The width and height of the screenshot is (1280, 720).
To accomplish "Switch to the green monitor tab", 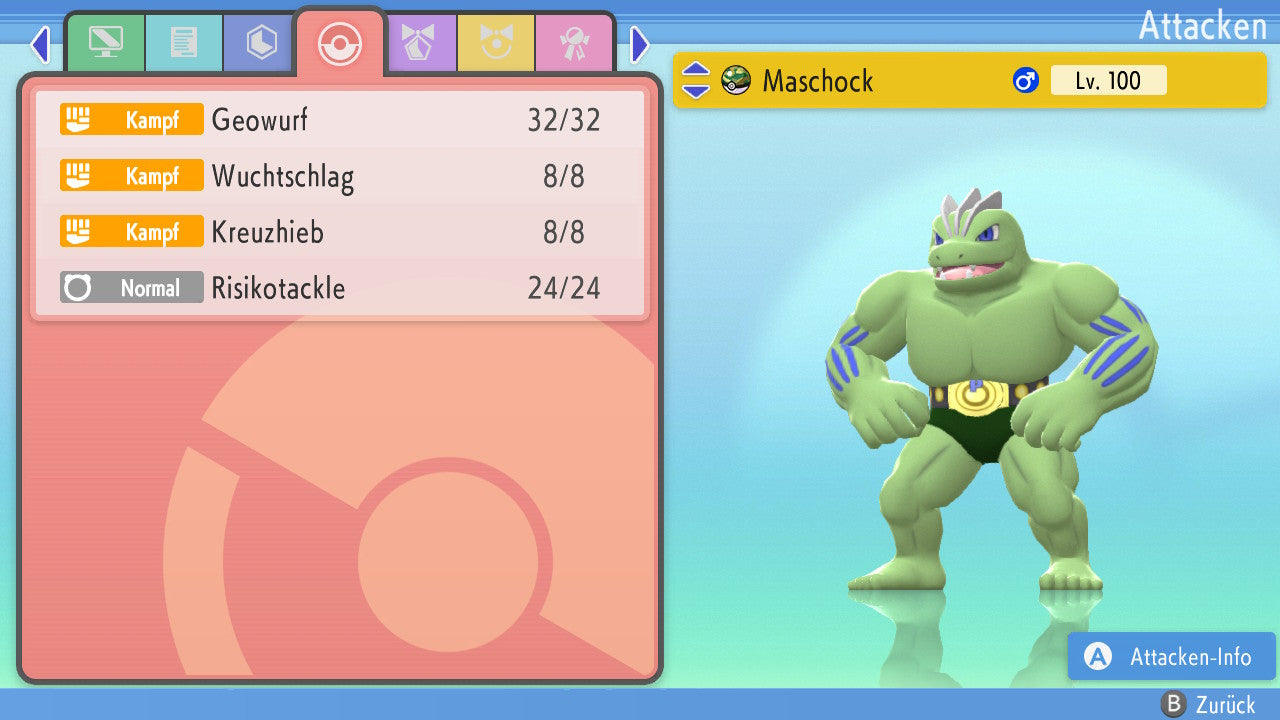I will click(105, 43).
